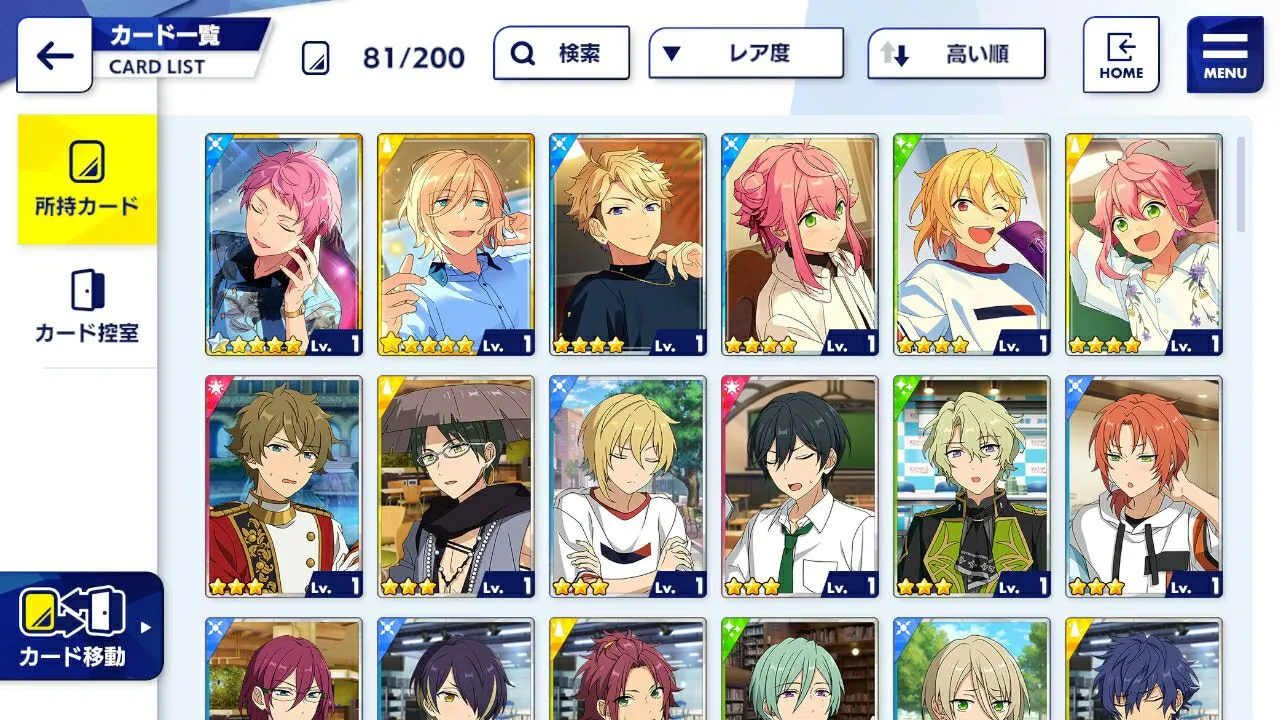The height and width of the screenshot is (720, 1280).
Task: Select the orange-haired card in white hoodie
Action: click(1144, 486)
